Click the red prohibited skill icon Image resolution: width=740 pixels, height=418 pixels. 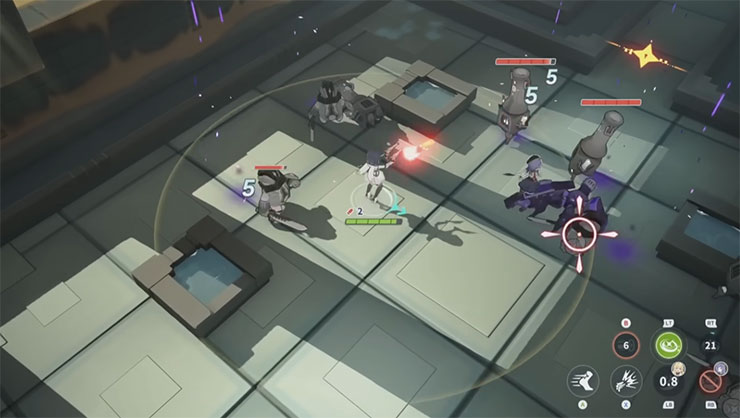[x=710, y=381]
